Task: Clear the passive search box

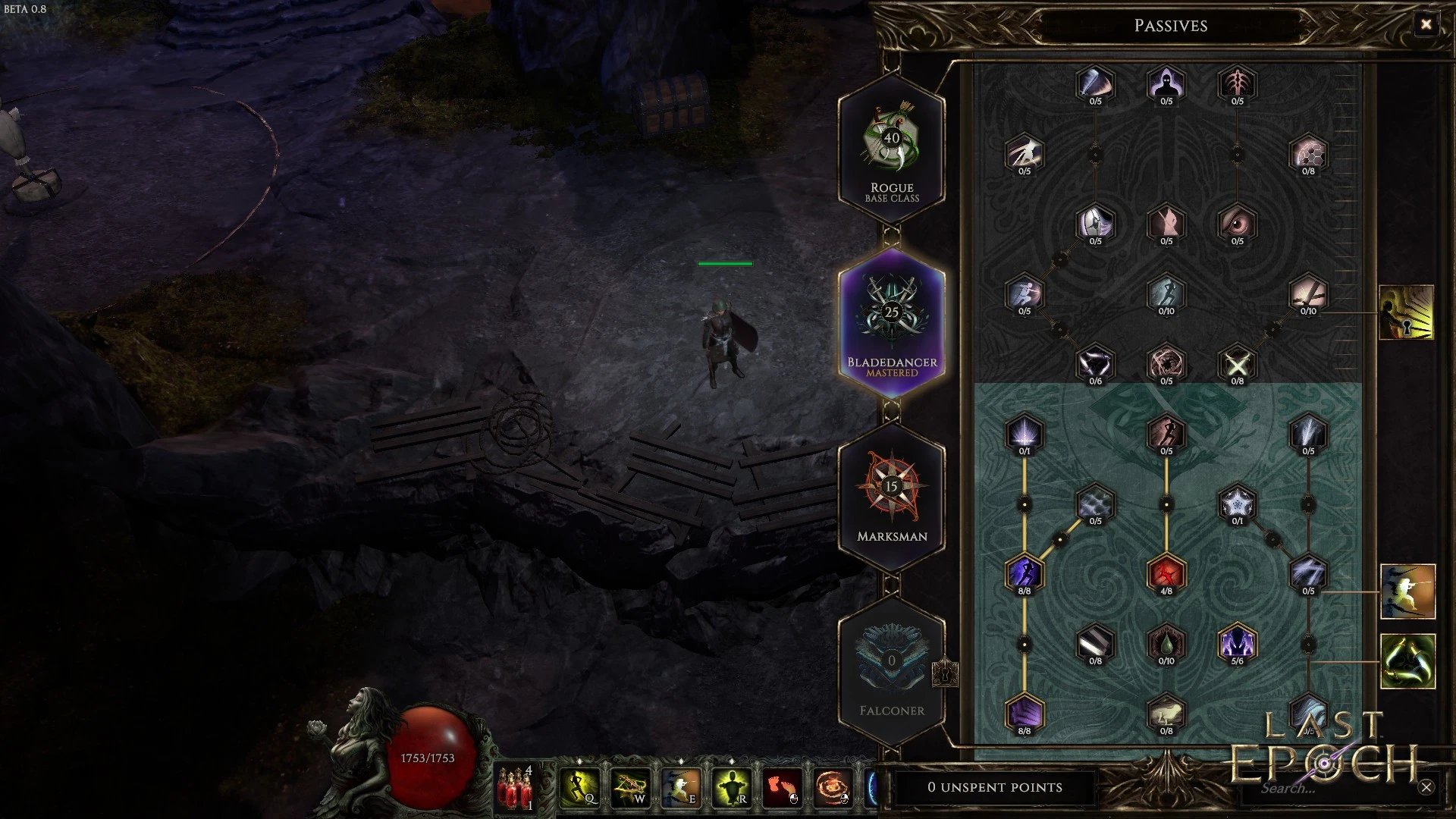Action: click(x=1426, y=787)
